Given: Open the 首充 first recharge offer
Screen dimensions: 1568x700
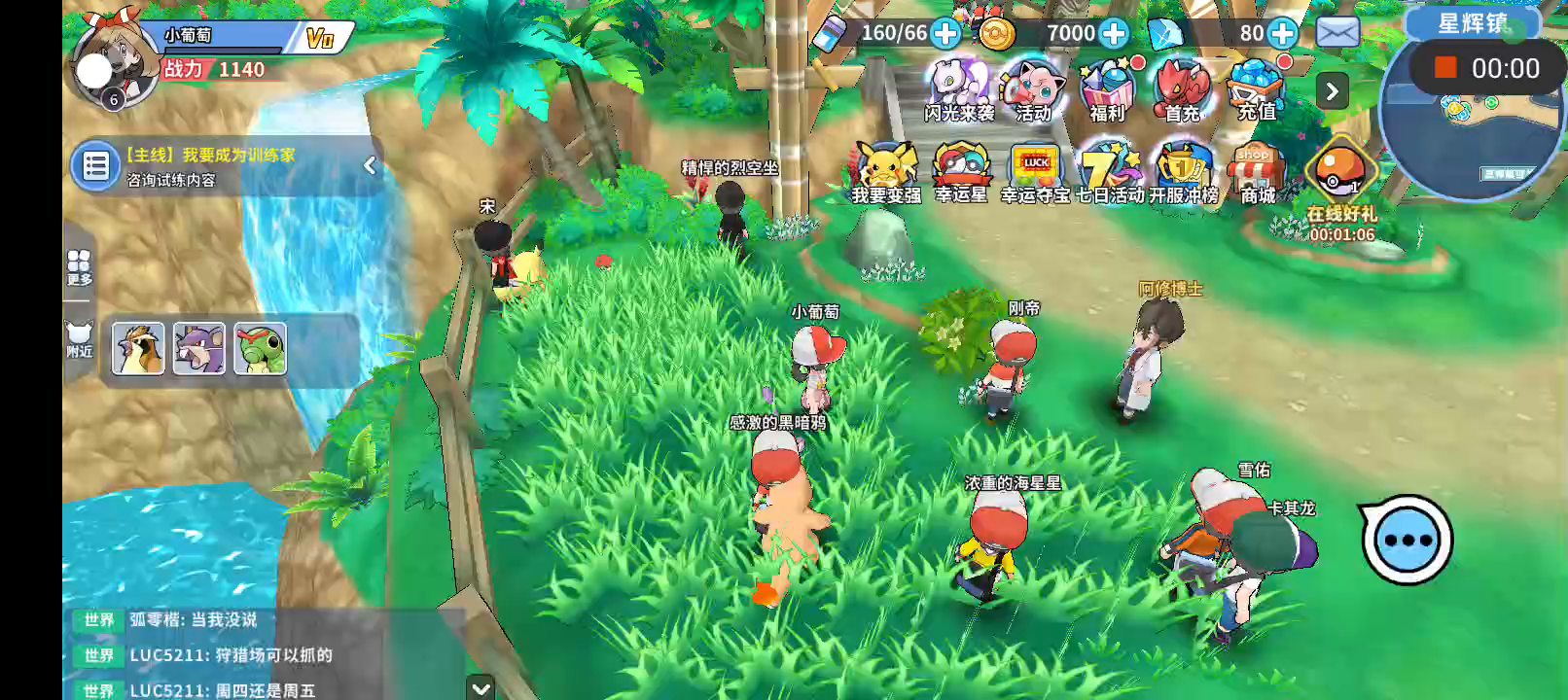Looking at the screenshot, I should coord(1182,89).
